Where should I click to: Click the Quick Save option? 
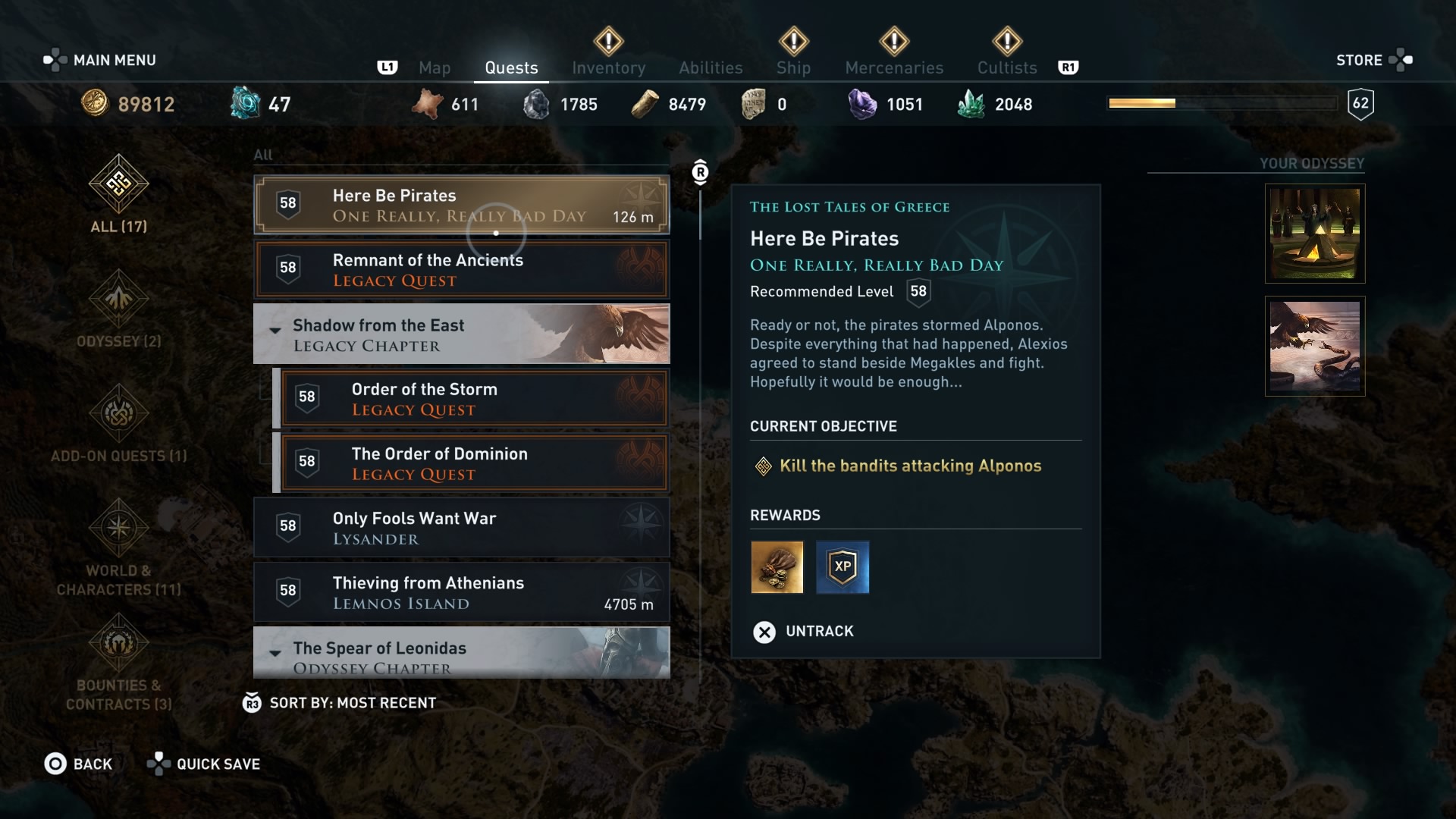203,764
